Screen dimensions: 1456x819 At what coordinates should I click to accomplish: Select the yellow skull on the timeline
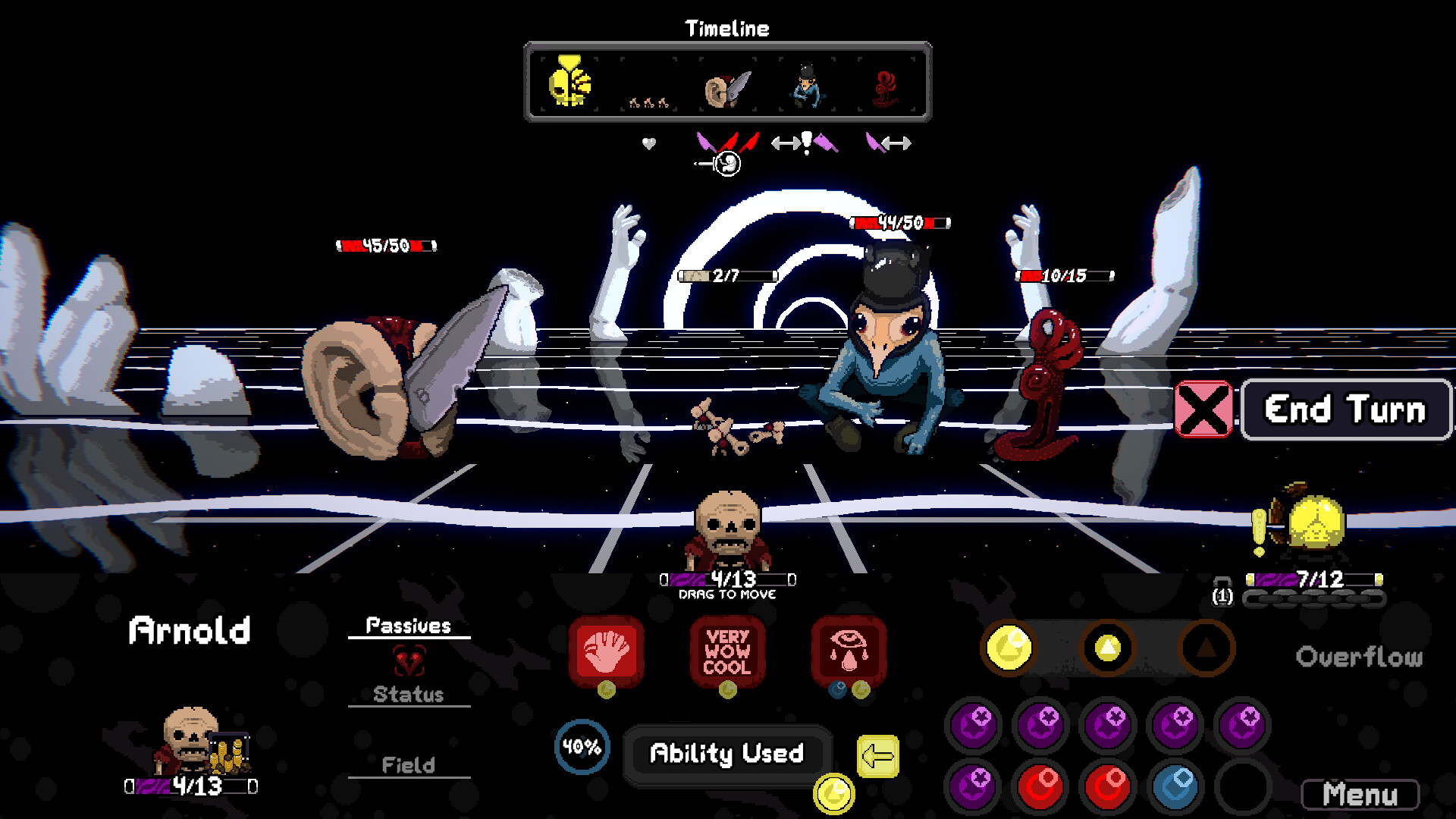pos(569,82)
